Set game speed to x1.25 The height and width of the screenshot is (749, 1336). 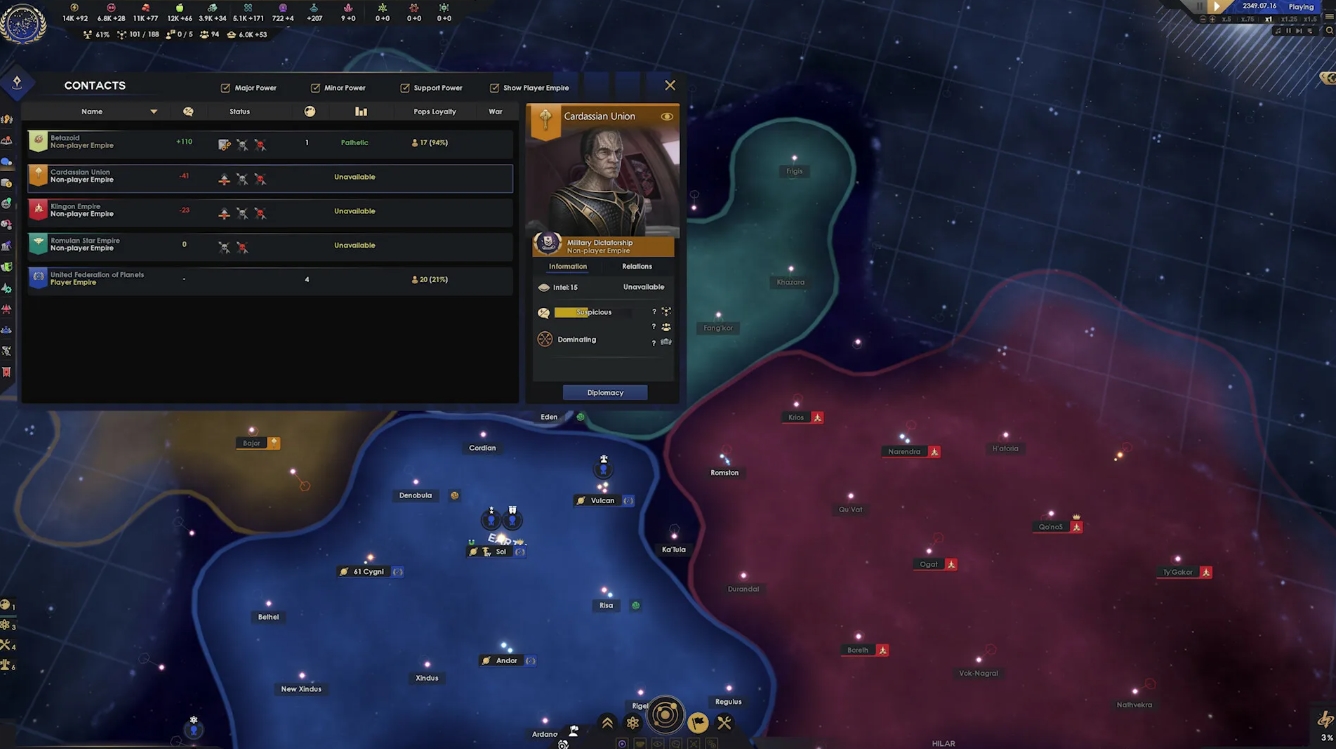(x=1290, y=19)
